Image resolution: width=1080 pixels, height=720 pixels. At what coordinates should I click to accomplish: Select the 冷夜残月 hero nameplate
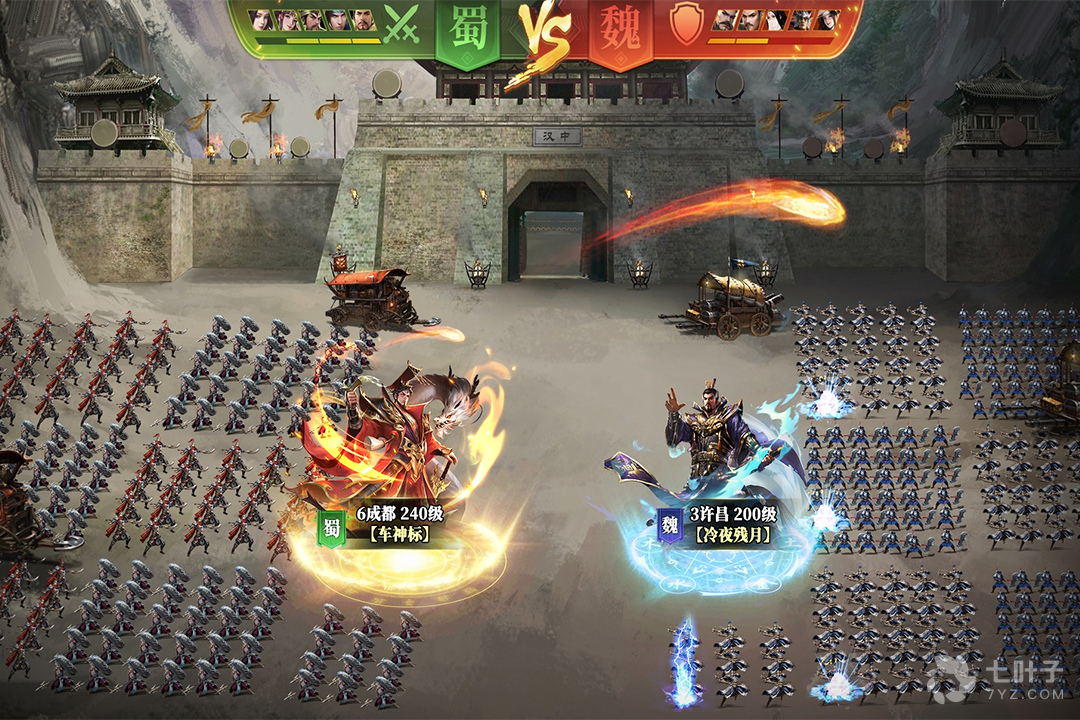733,534
